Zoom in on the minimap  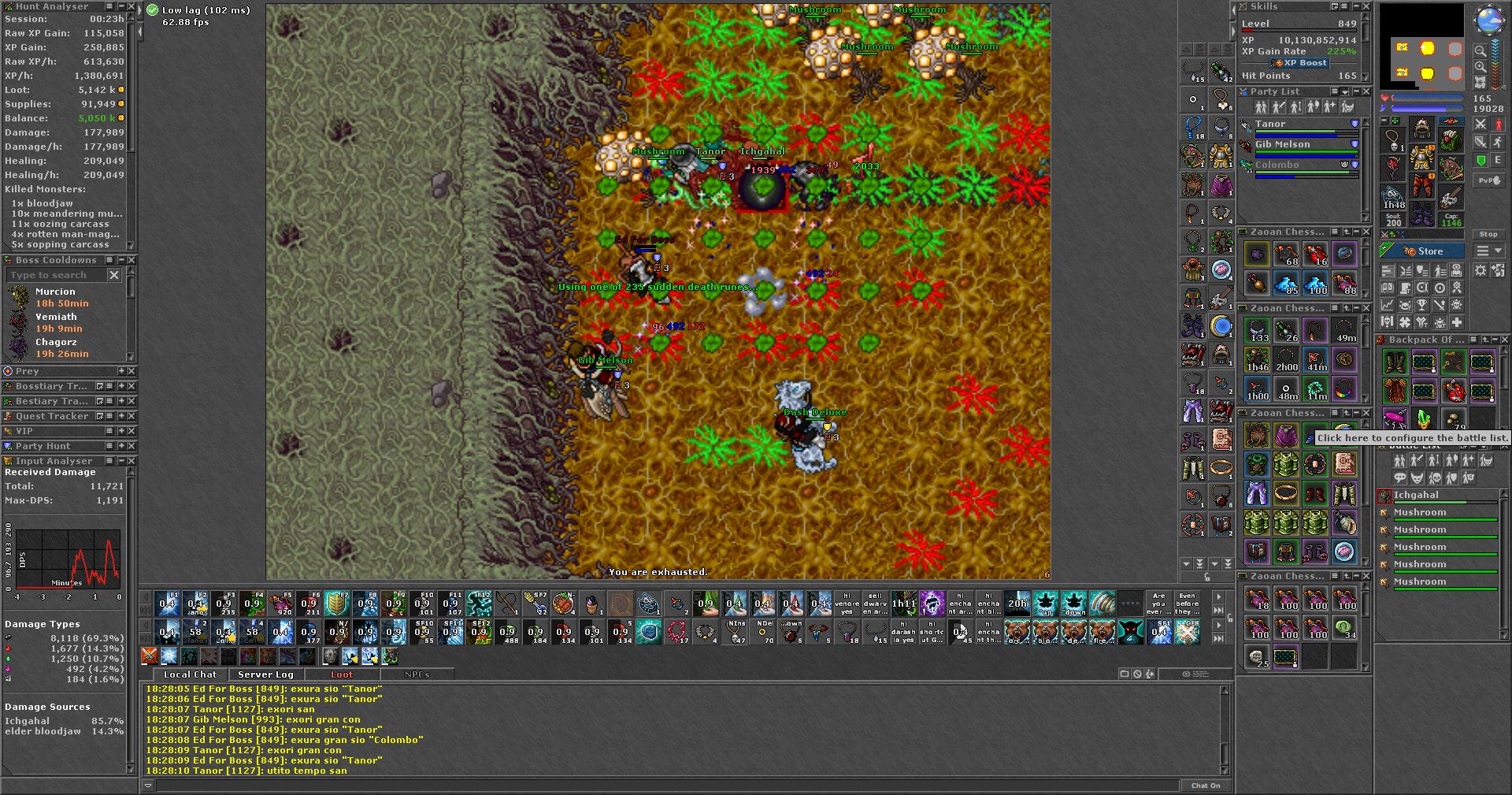click(1480, 67)
